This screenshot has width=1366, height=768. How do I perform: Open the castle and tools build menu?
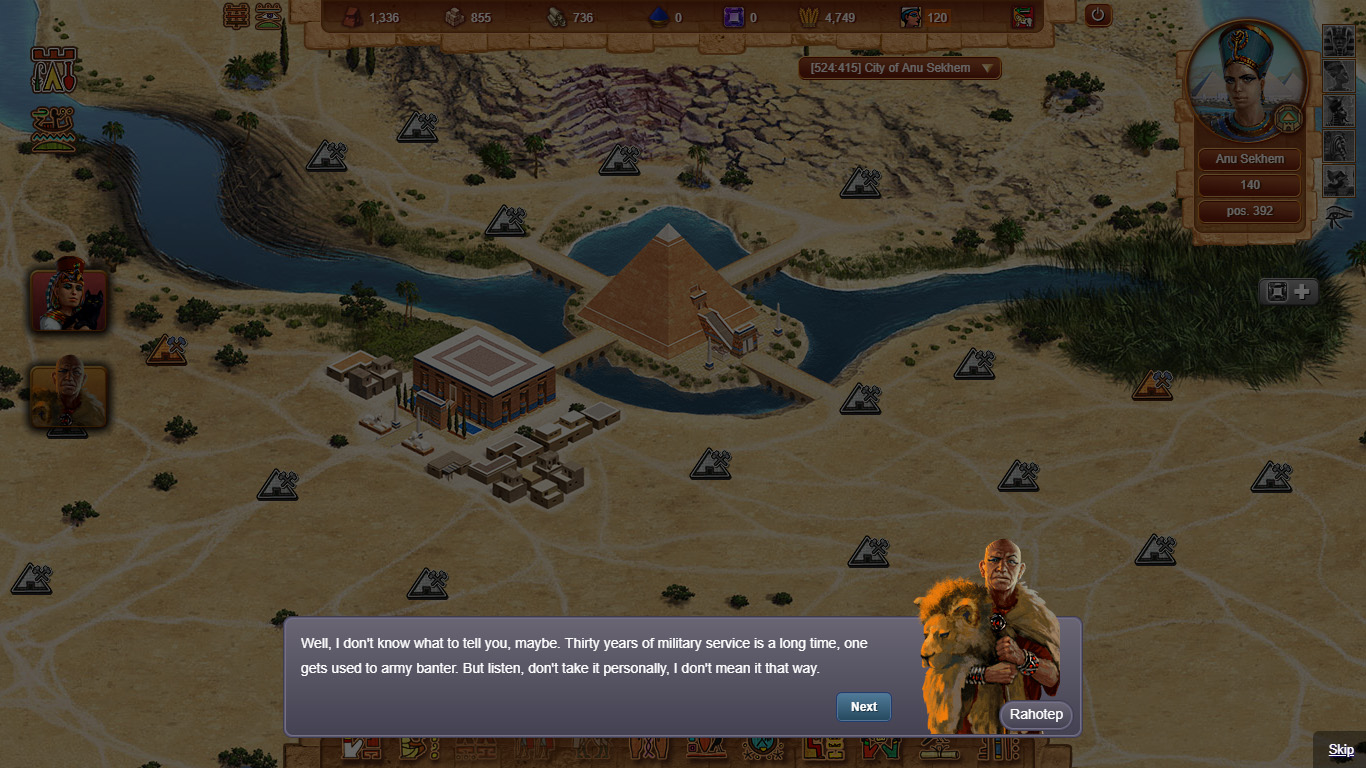[x=54, y=70]
